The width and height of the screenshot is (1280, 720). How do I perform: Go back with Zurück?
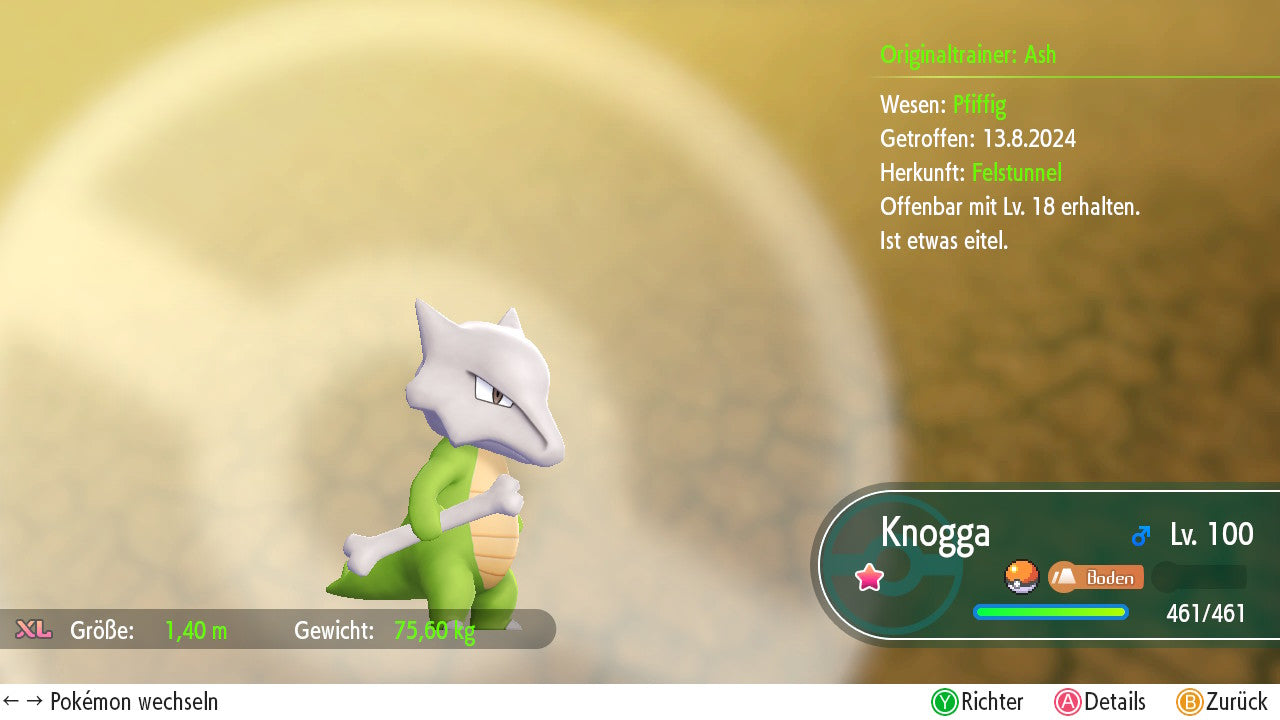[1222, 702]
